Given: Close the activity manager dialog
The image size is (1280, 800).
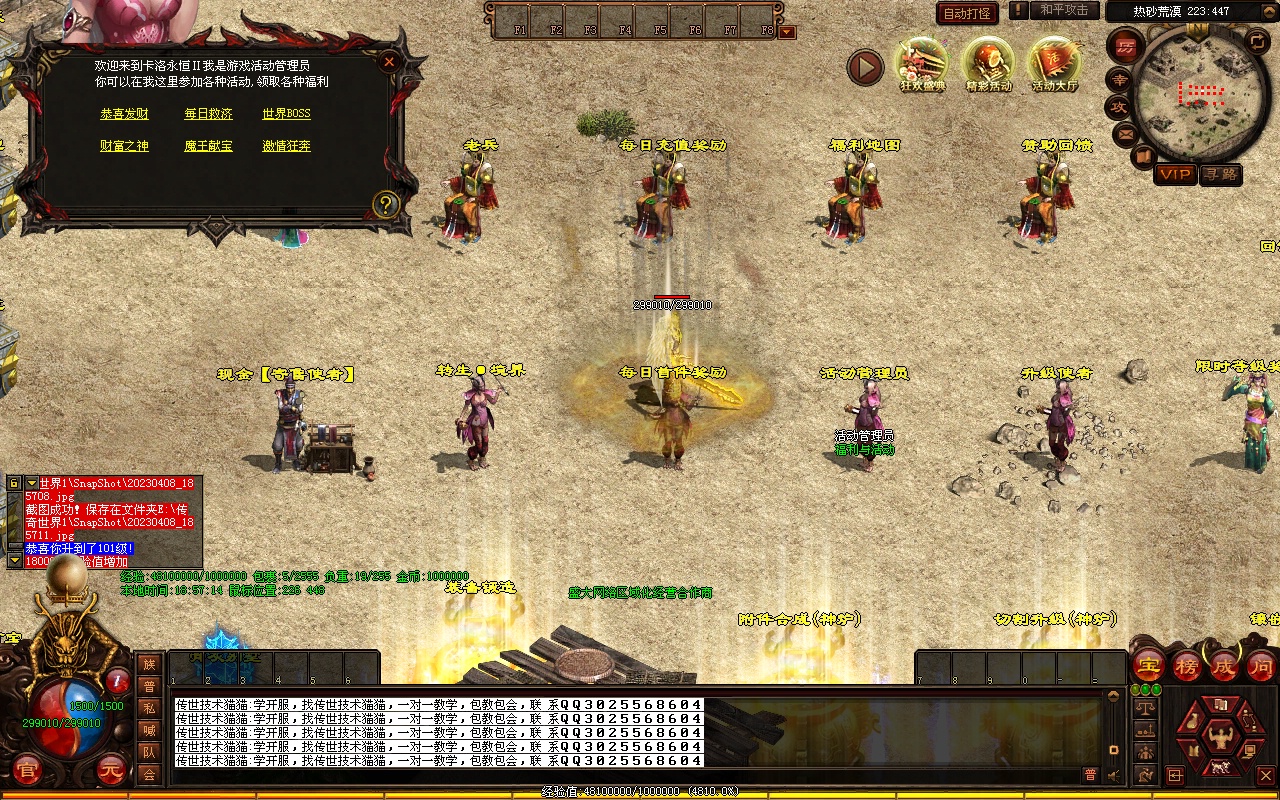Looking at the screenshot, I should coord(389,61).
